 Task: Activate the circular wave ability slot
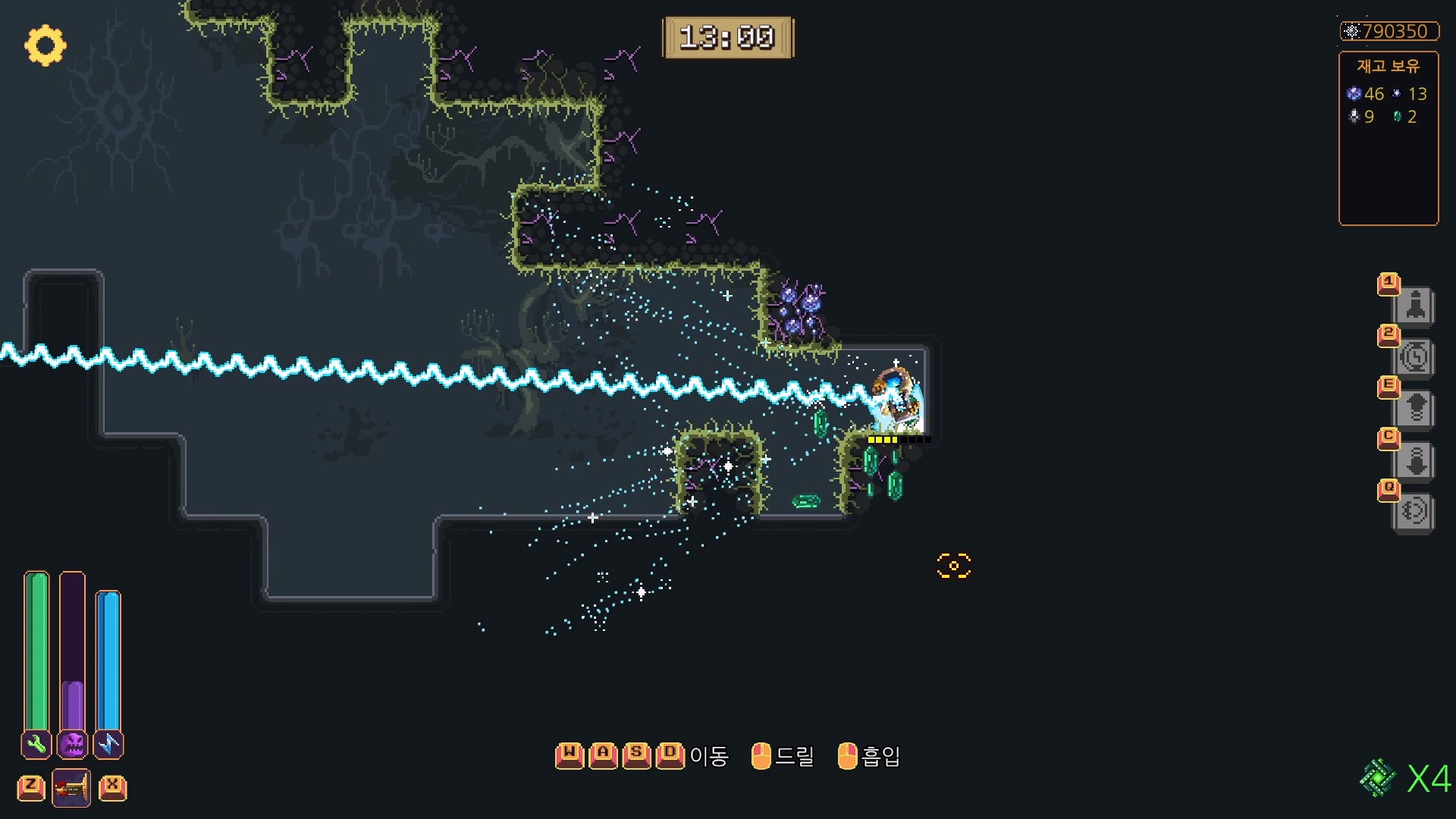[x=1414, y=511]
